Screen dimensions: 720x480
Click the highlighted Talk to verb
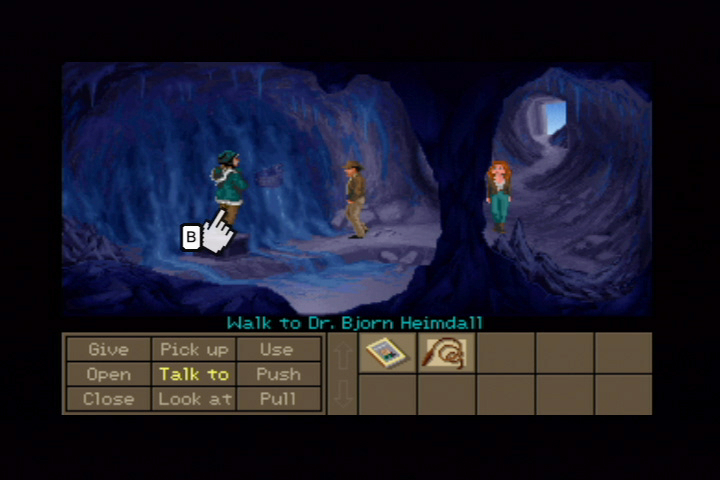tap(193, 374)
